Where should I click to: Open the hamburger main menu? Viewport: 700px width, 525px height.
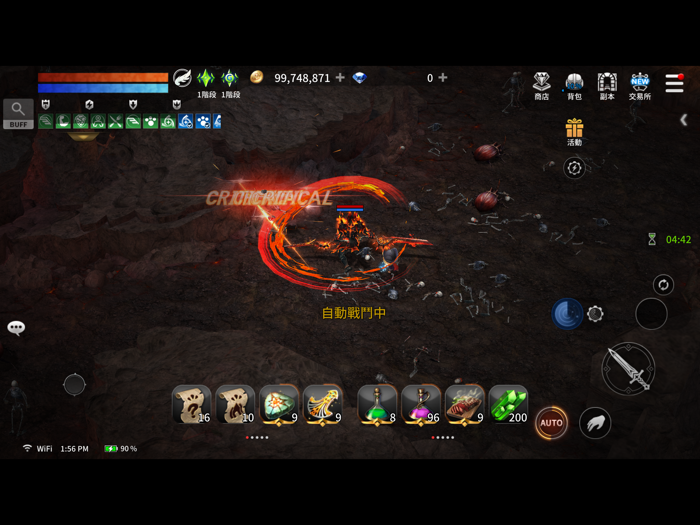675,84
